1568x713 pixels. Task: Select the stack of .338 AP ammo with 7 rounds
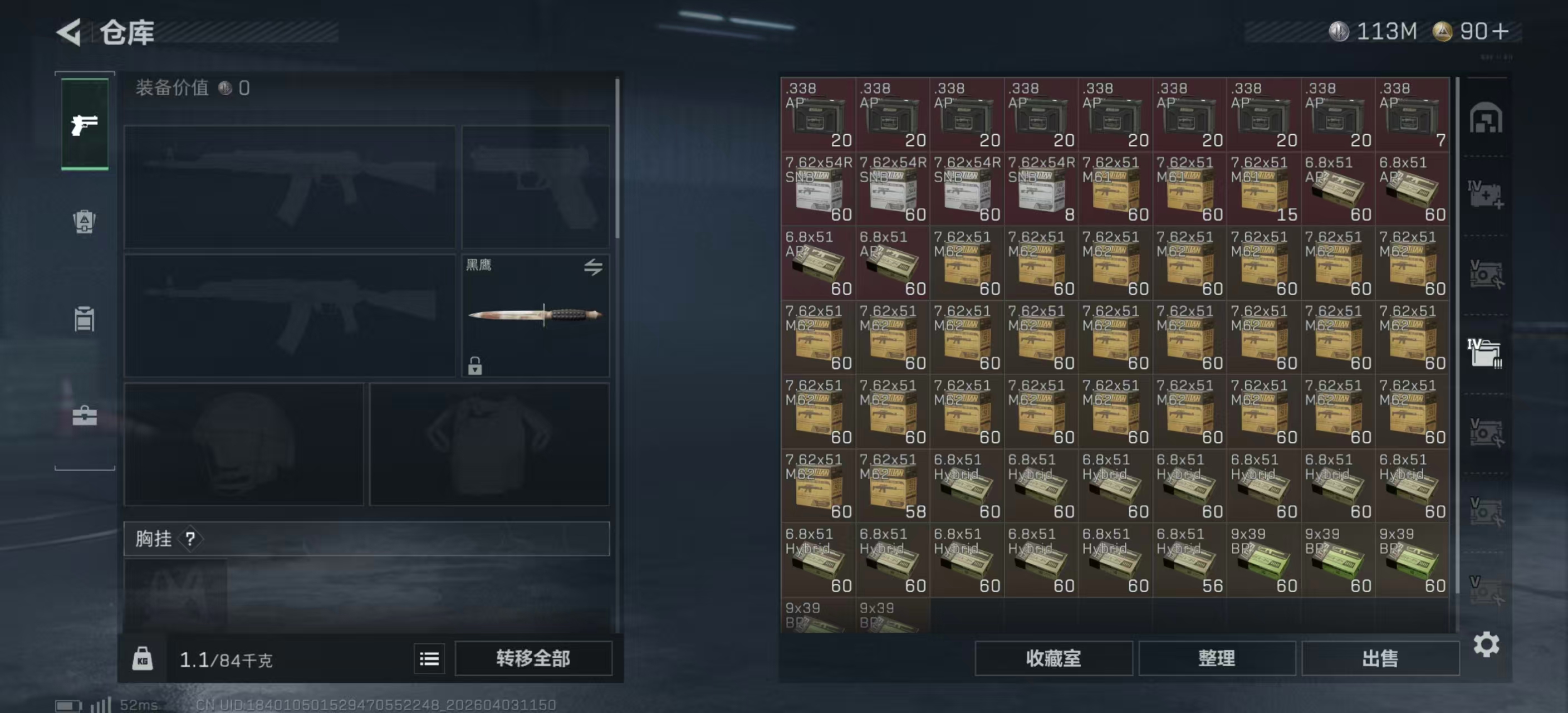coord(1412,116)
